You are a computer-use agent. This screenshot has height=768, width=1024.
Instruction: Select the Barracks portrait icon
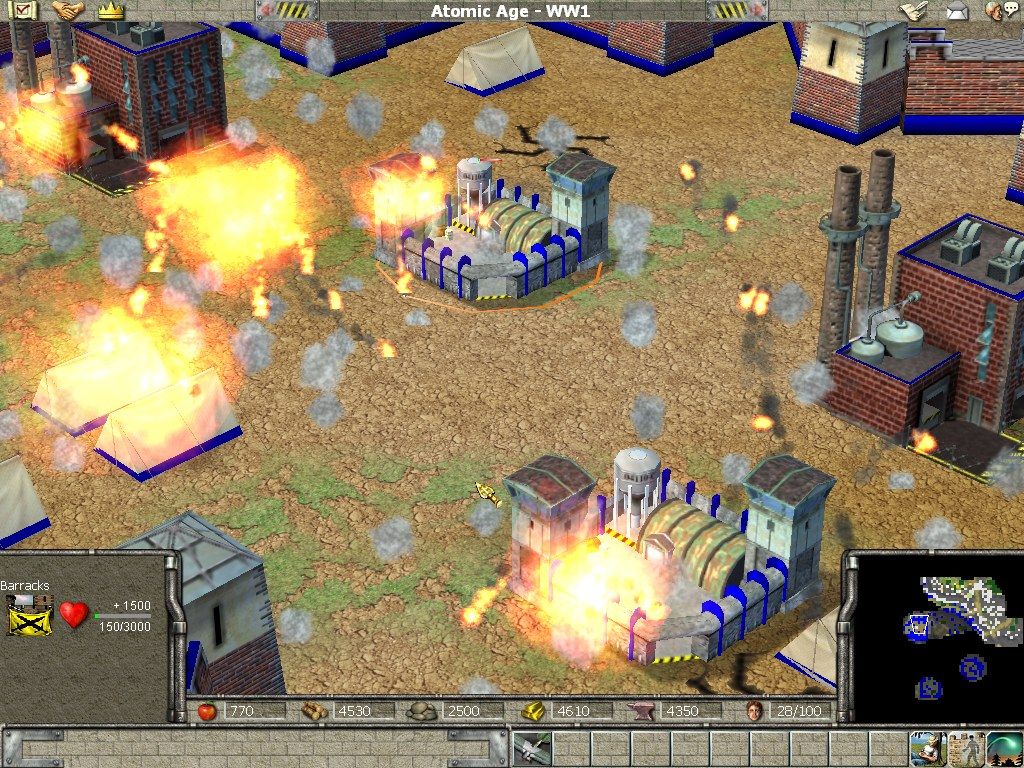[x=30, y=614]
